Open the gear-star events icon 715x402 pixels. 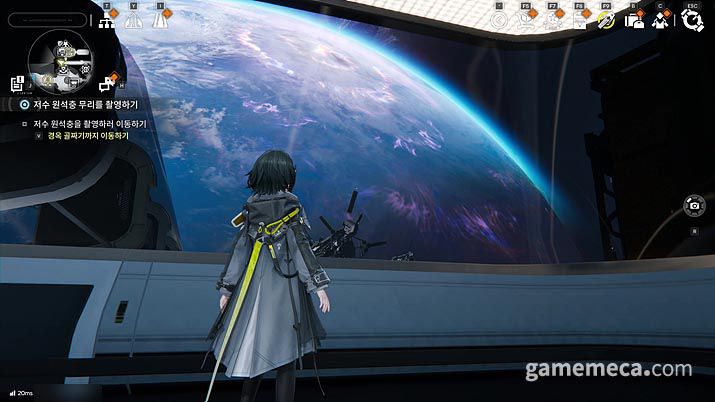[x=552, y=20]
